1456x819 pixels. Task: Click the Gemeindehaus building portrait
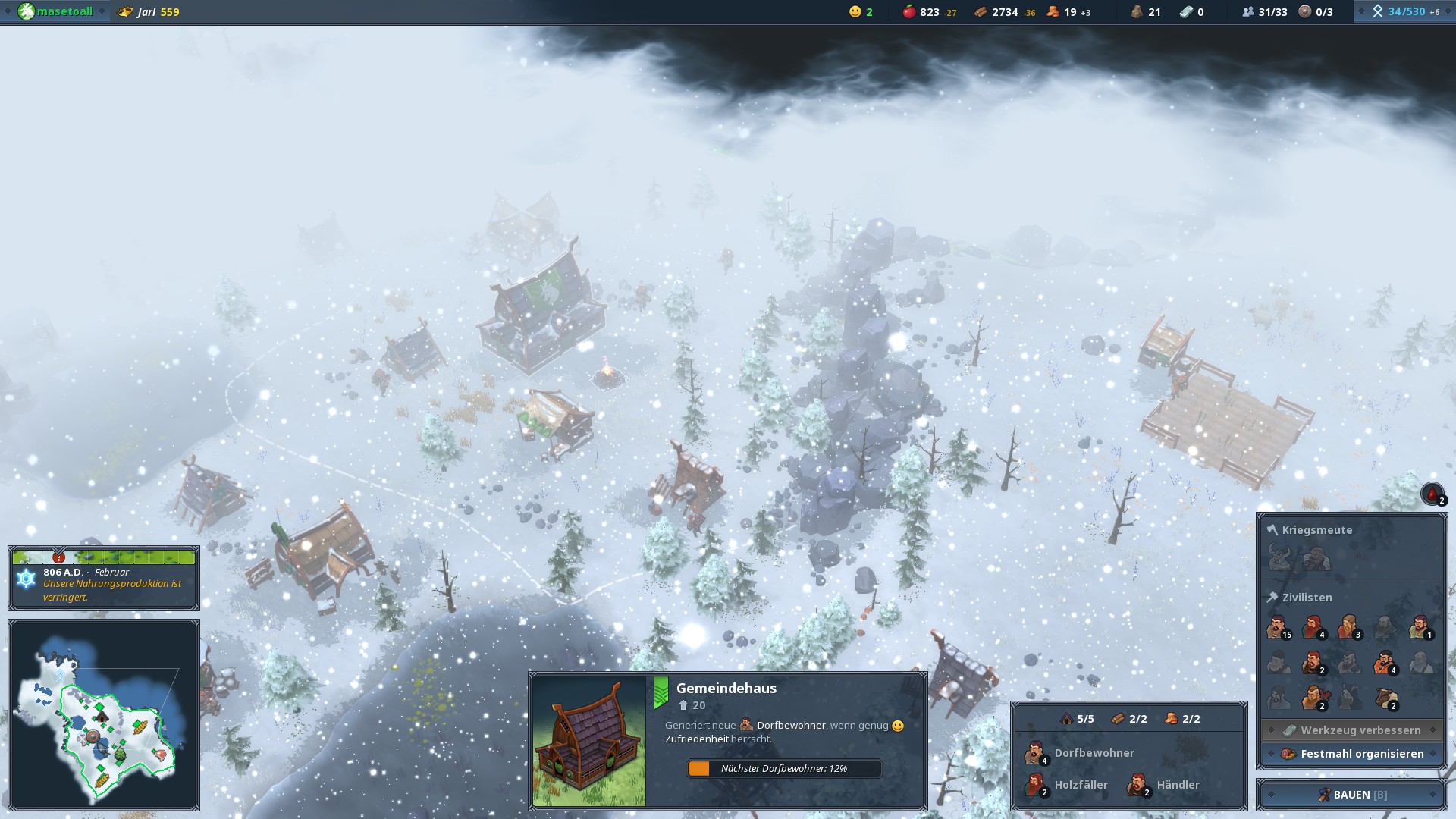coord(589,741)
